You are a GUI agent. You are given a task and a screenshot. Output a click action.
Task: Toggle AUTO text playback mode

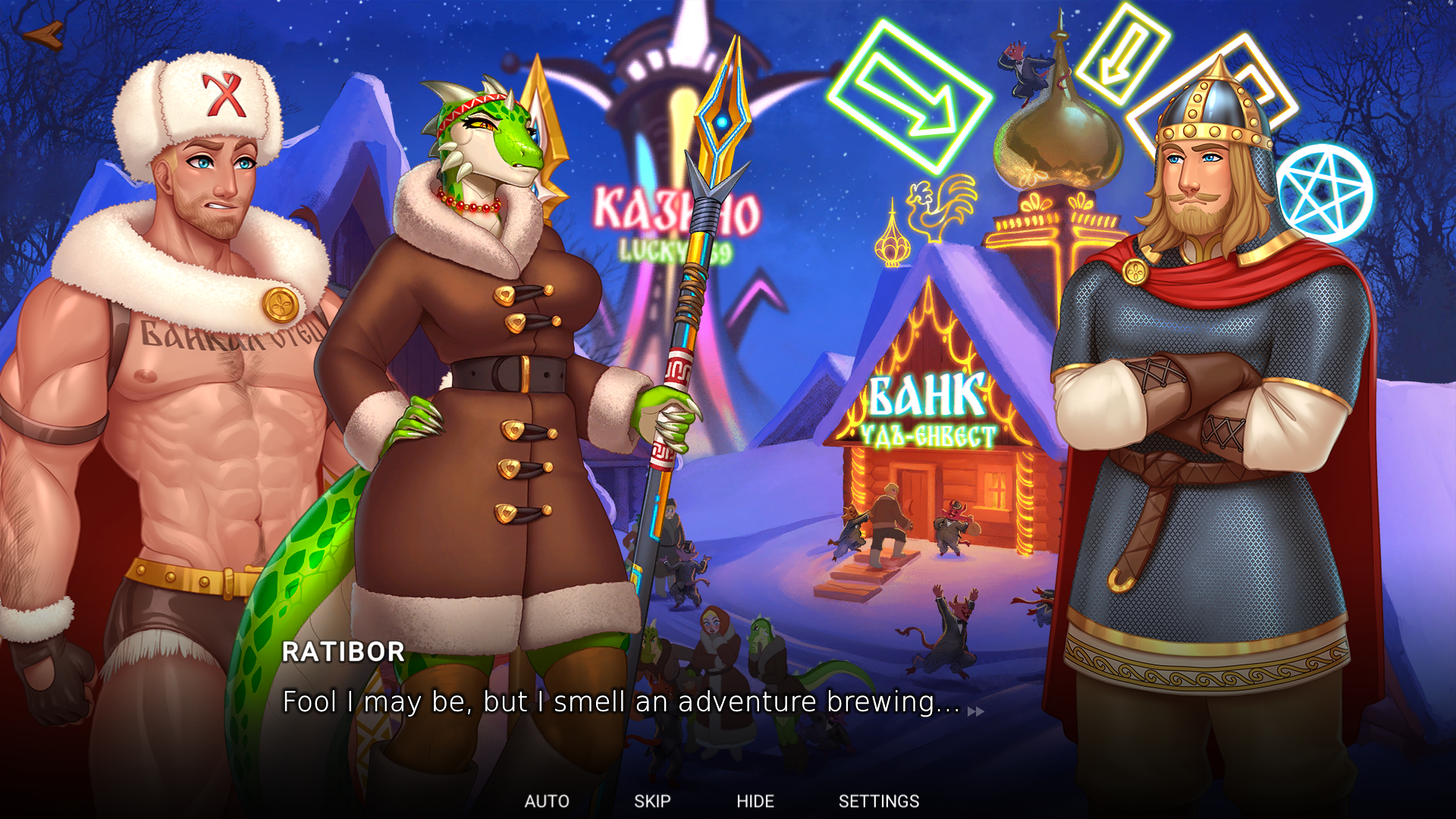coord(548,801)
